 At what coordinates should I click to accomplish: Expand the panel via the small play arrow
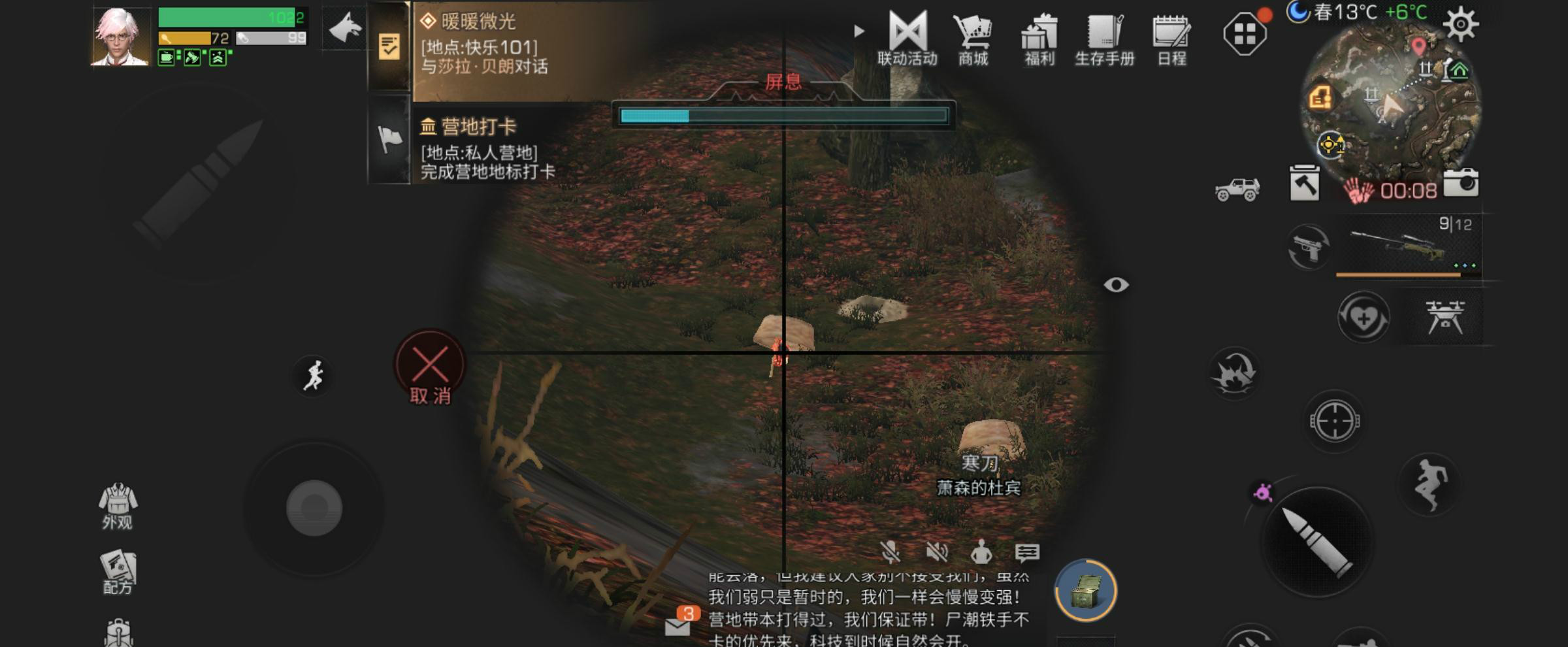click(858, 31)
